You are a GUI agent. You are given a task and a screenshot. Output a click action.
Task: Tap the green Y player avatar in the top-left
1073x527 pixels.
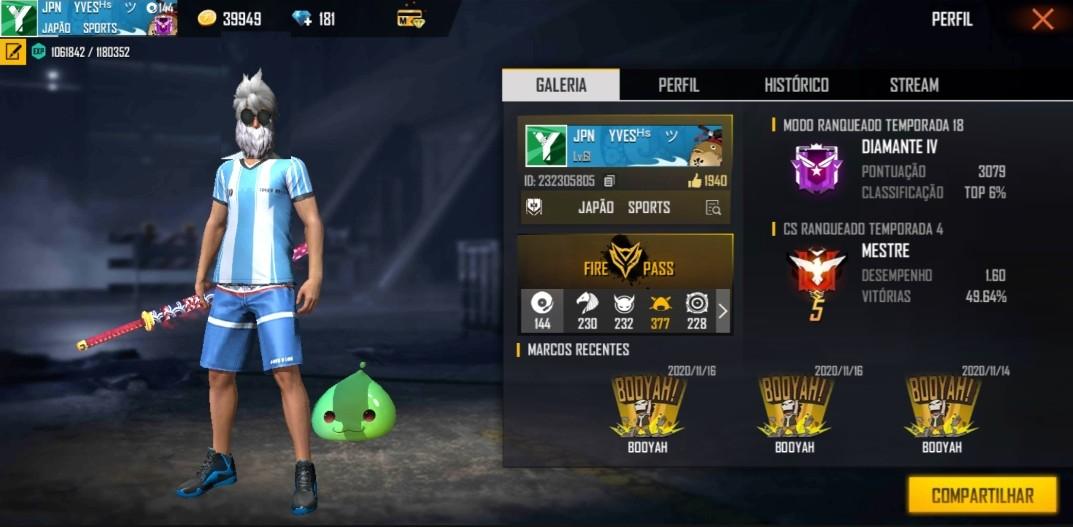[x=18, y=19]
